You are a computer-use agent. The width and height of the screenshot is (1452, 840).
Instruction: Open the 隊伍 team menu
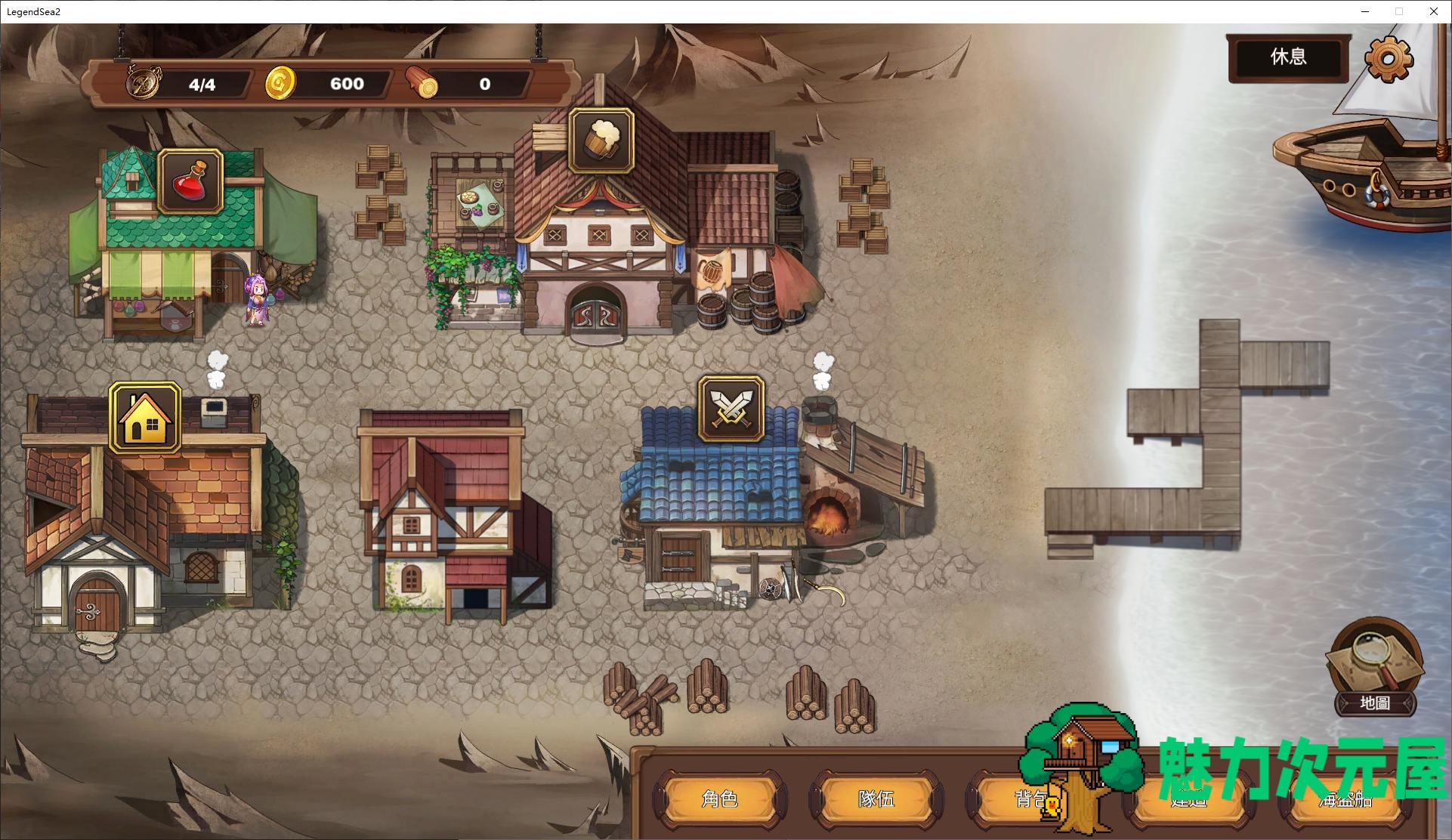pos(876,798)
